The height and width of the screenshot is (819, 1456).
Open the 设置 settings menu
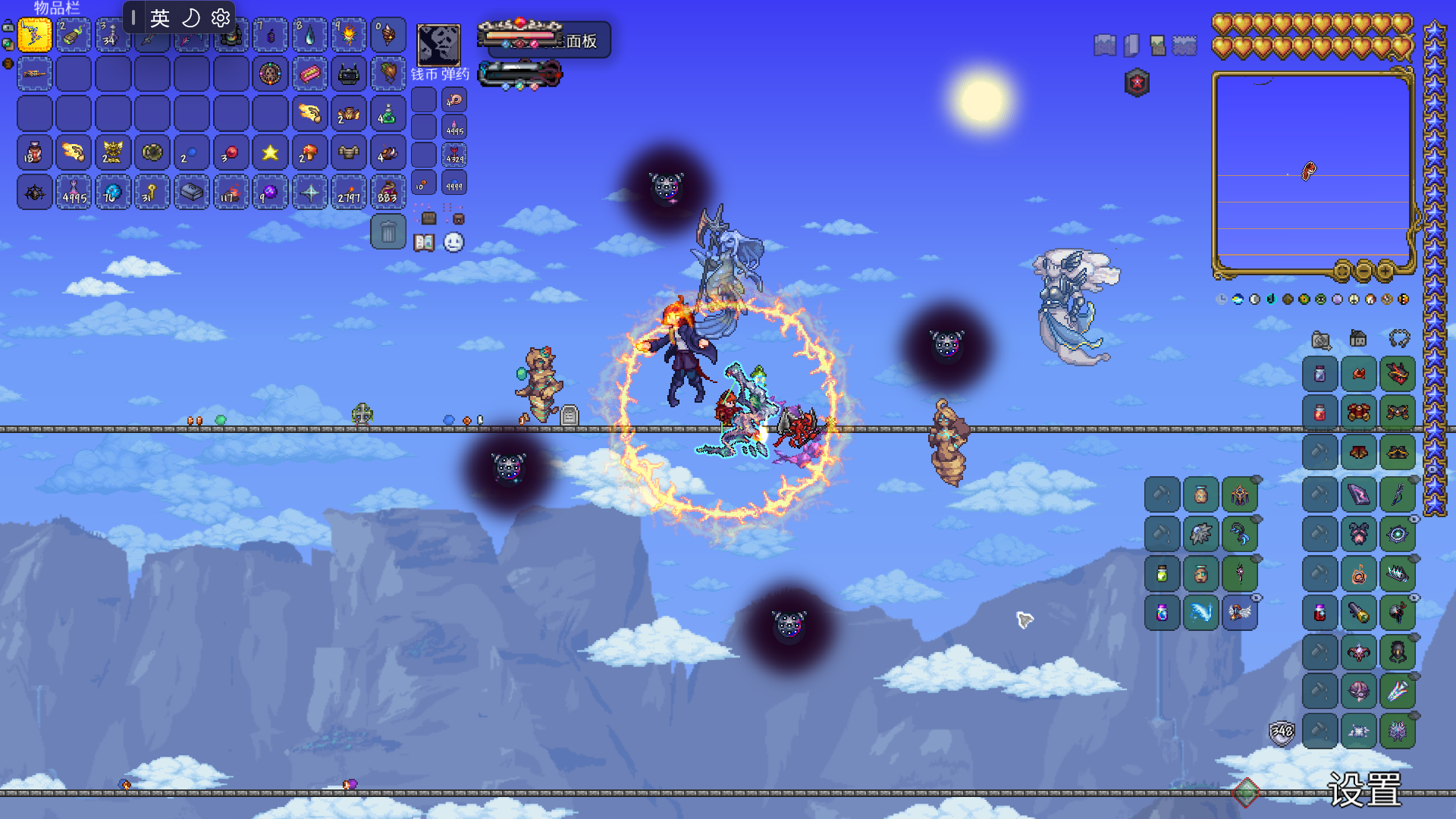[x=1364, y=790]
